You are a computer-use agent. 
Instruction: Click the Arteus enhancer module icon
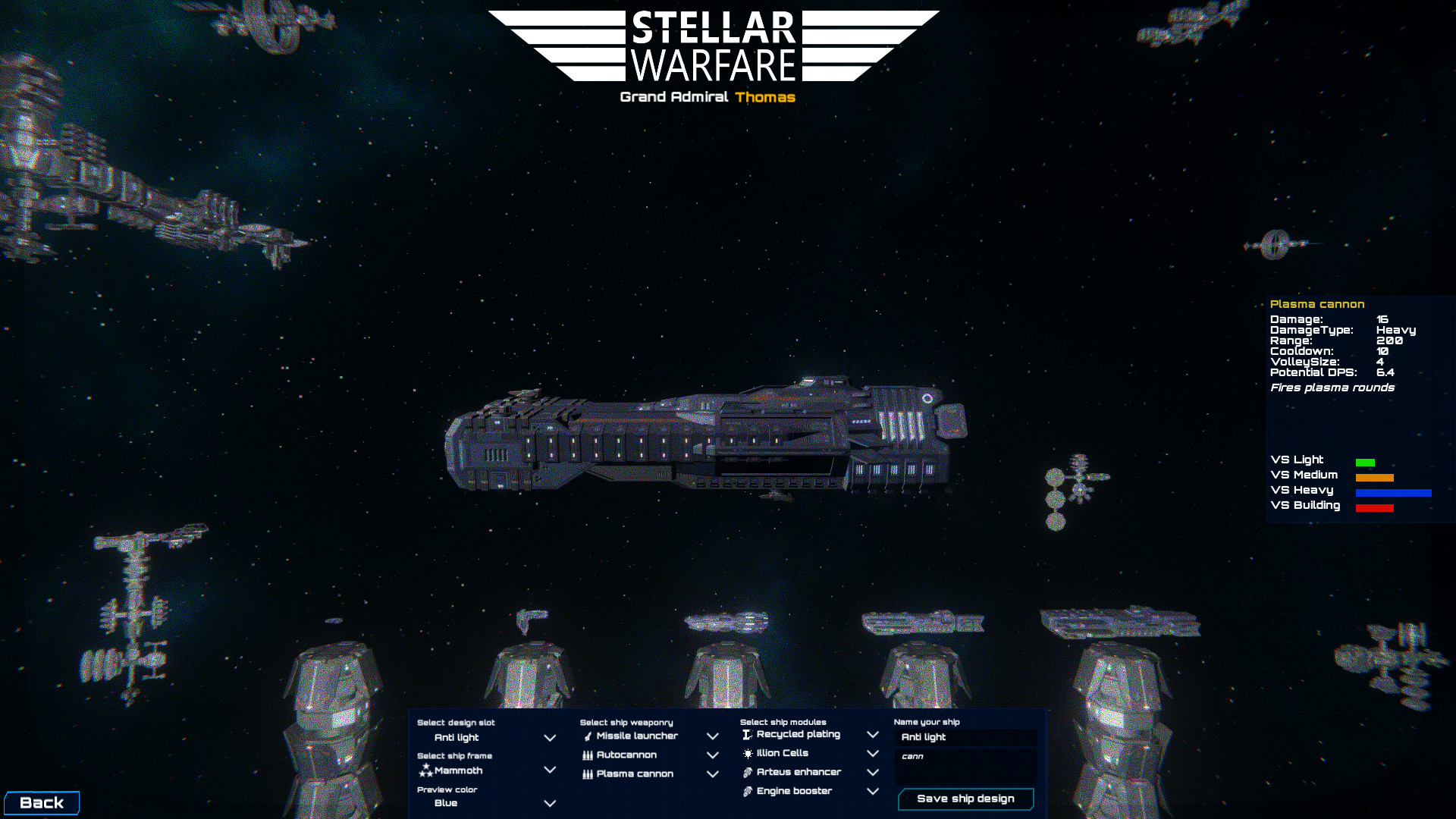[x=748, y=772]
